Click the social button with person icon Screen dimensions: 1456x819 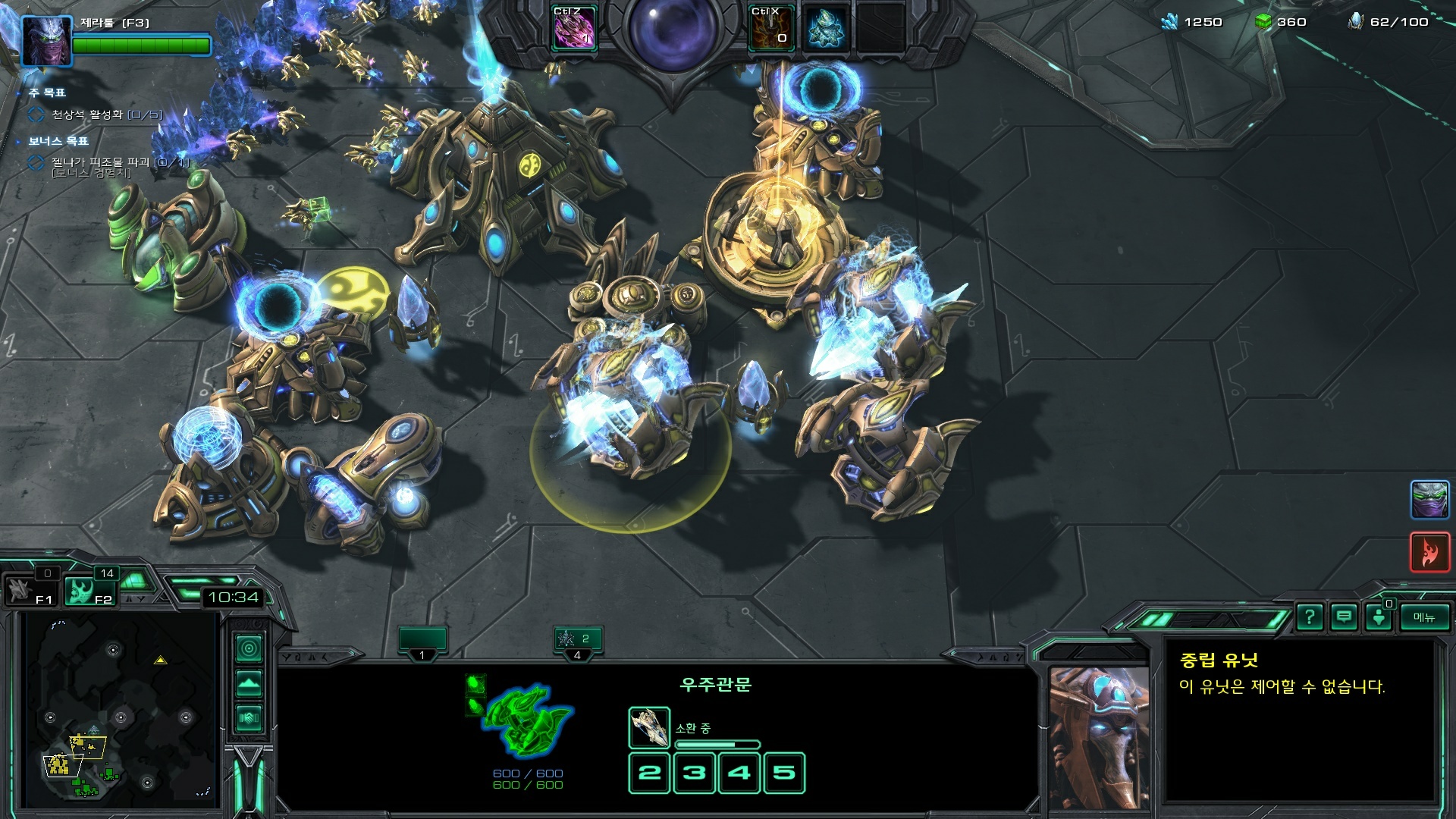1379,617
